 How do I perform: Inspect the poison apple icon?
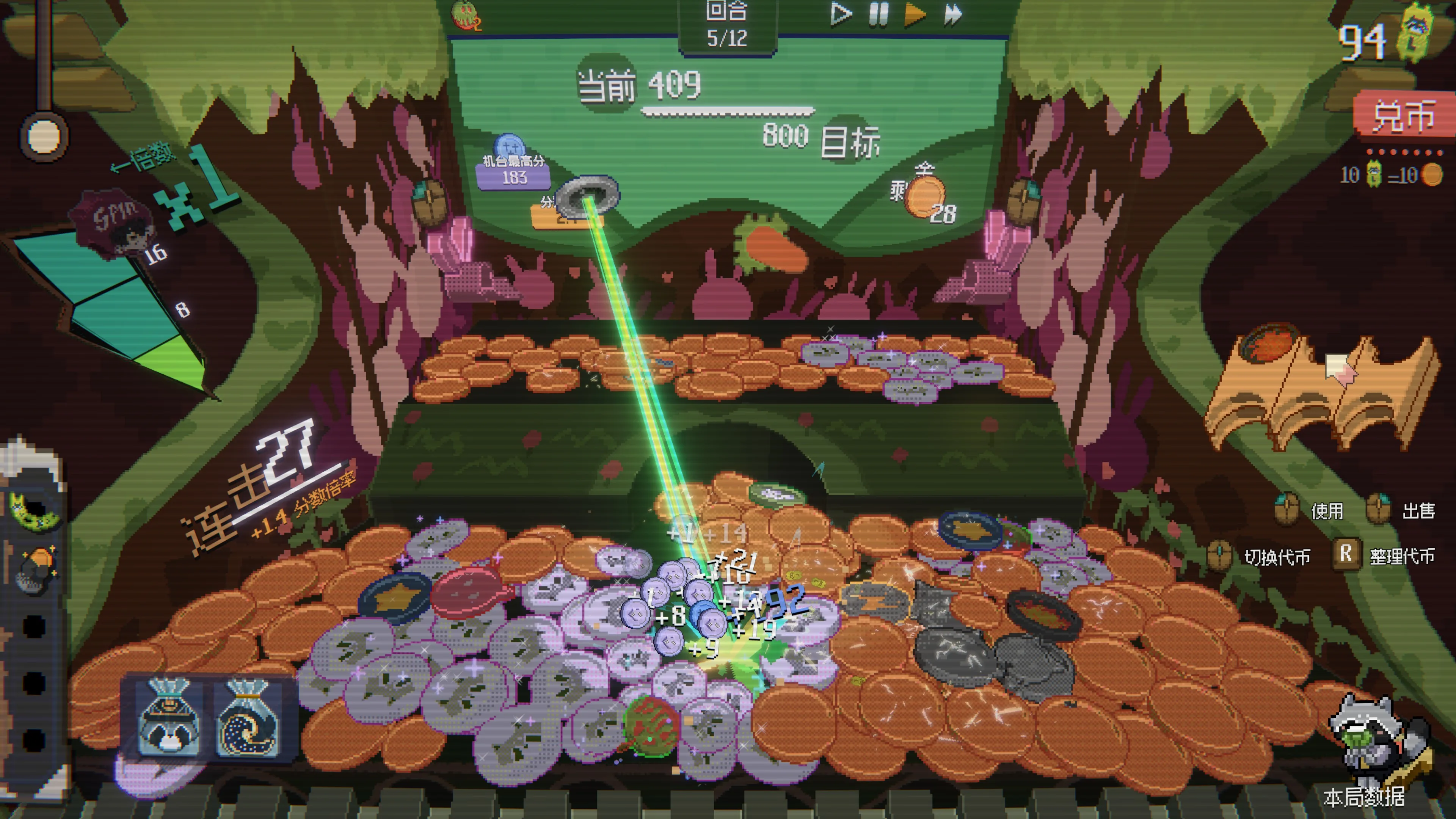[x=465, y=15]
